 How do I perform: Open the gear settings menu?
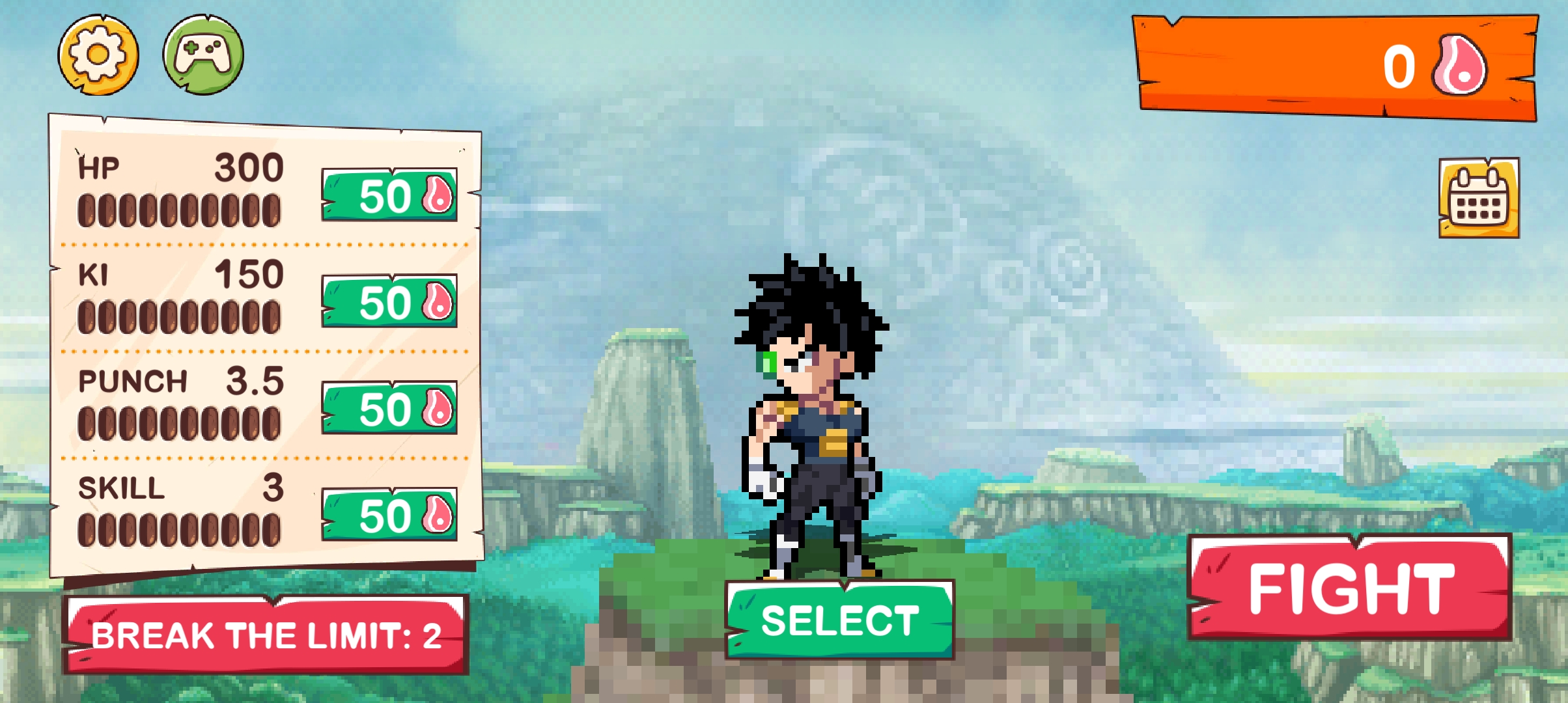[98, 55]
